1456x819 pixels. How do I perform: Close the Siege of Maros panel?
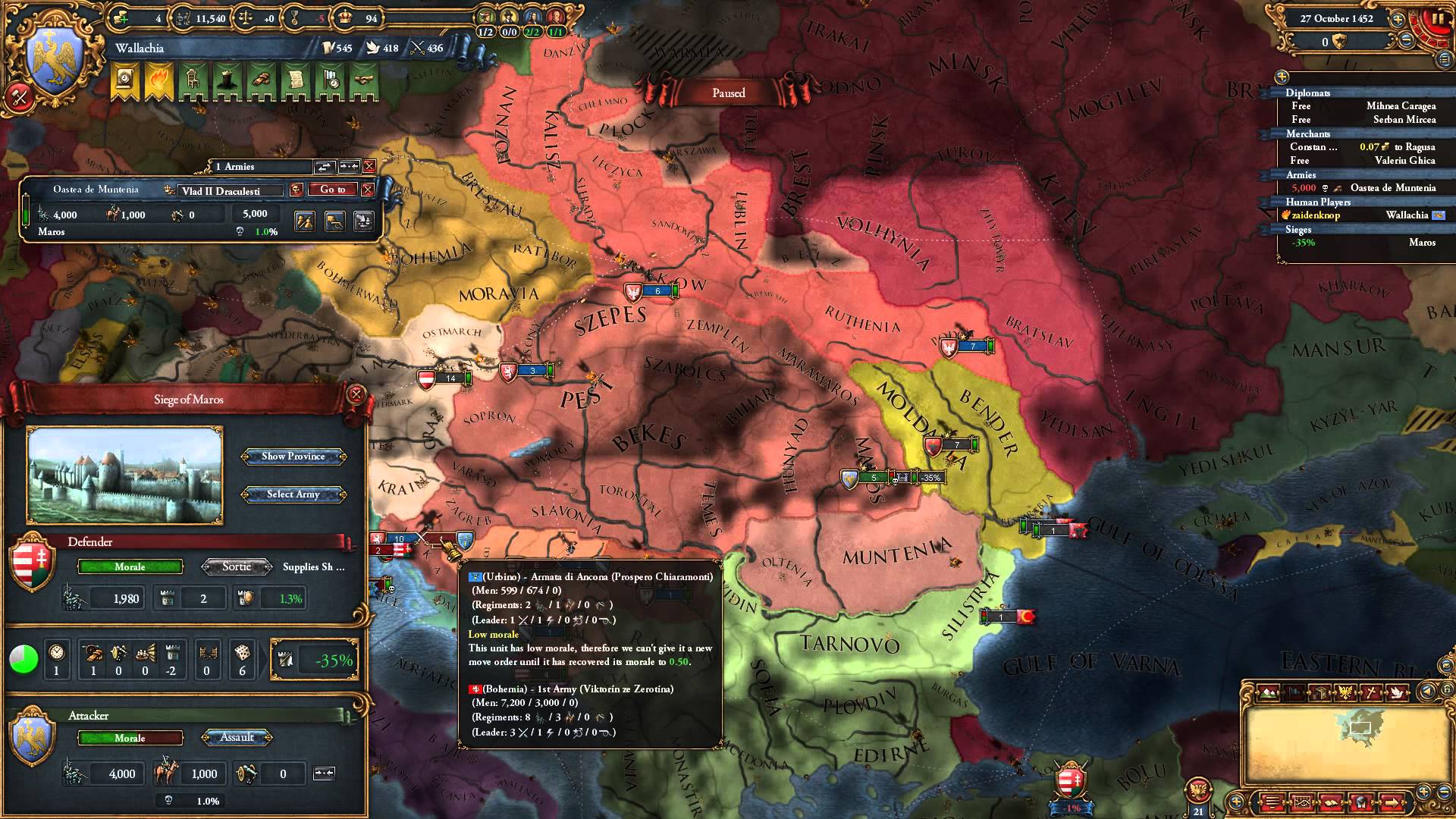coord(356,394)
